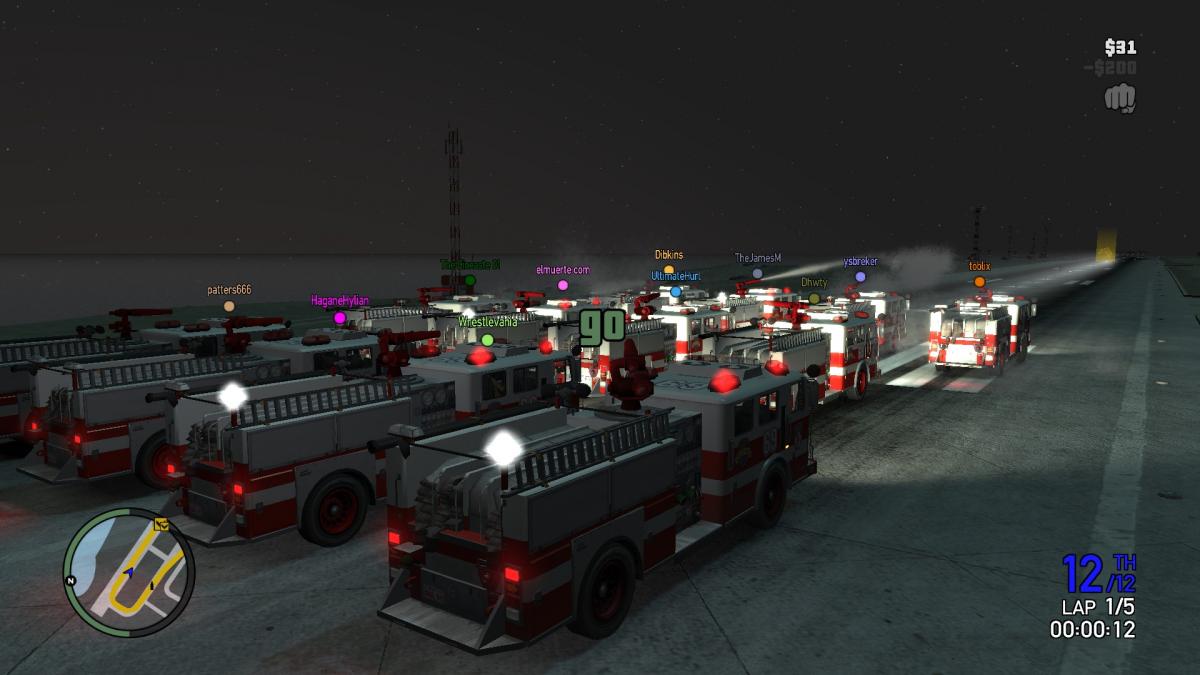Select the elmuerte.com player marker

(x=563, y=285)
